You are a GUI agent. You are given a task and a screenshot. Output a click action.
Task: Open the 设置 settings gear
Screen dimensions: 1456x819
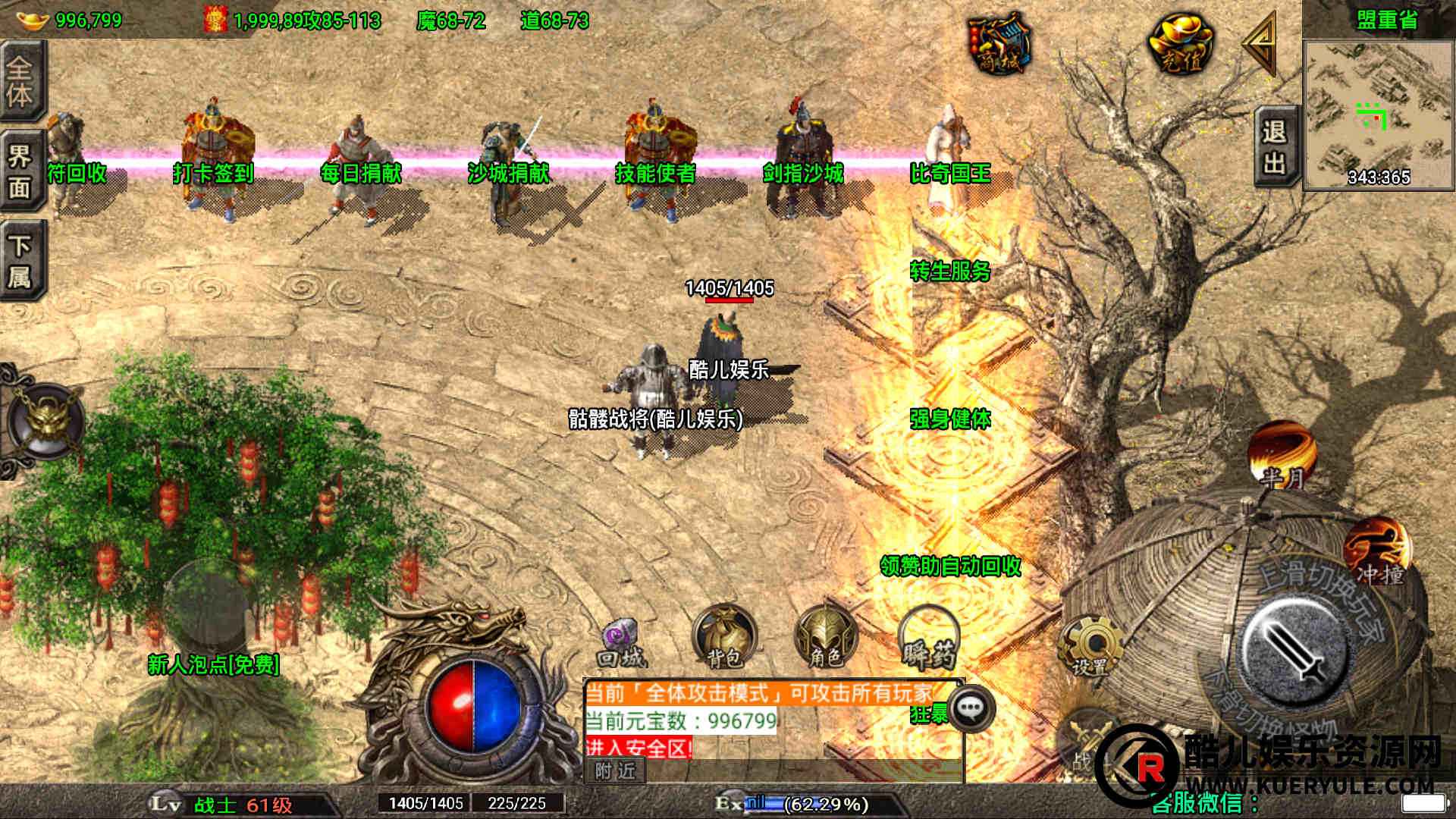click(x=1090, y=646)
